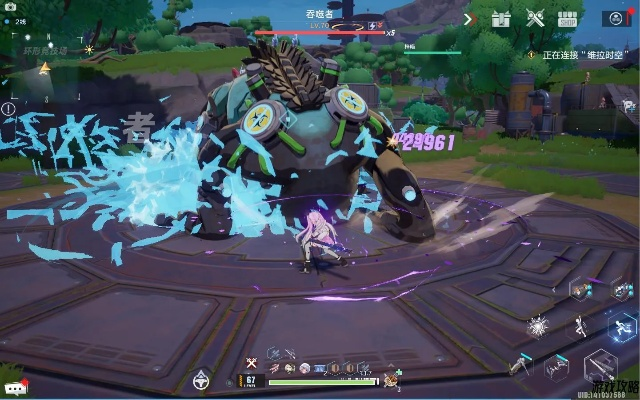This screenshot has height=400, width=640.
Task: Open the chat bubble in the corner
Action: coord(14,387)
